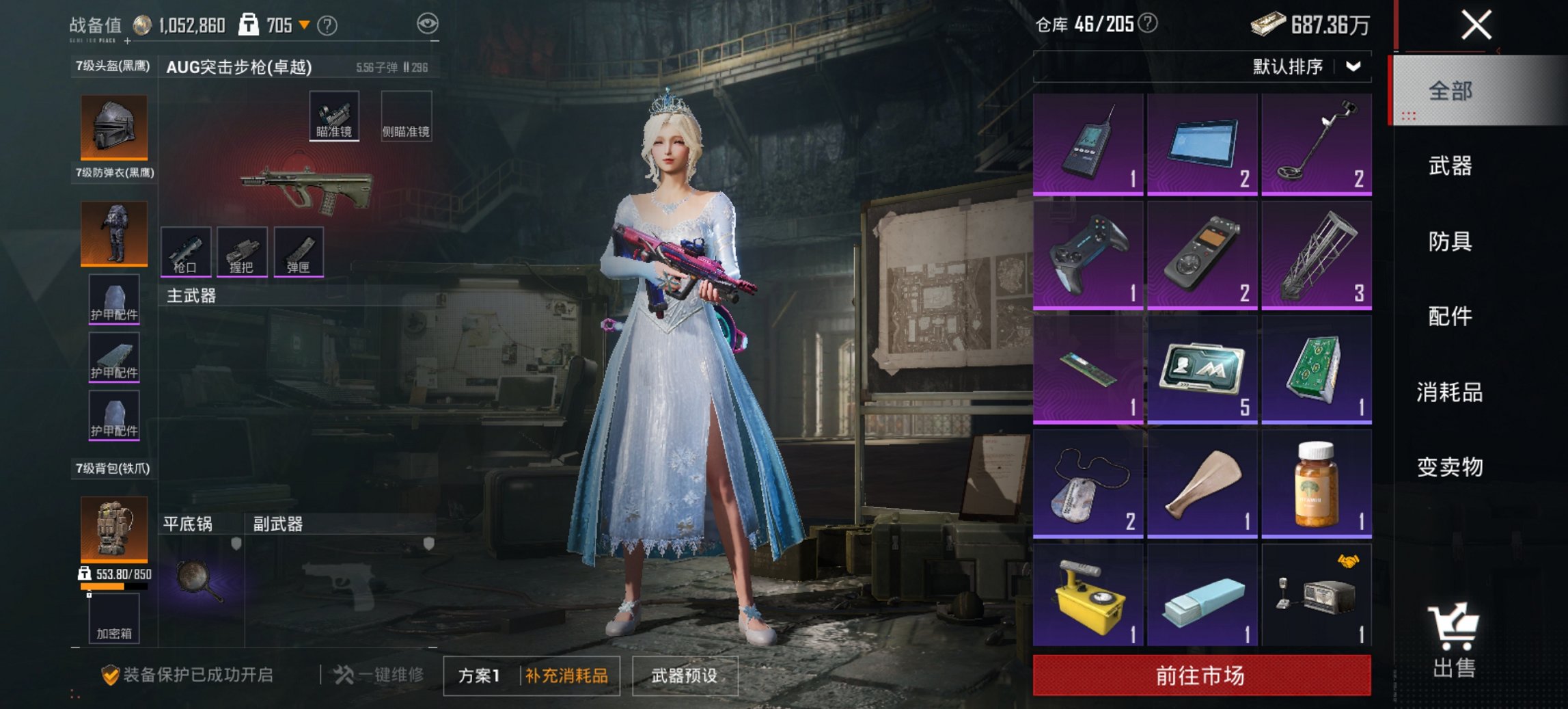Select the metal detector item in warehouse

click(x=1315, y=144)
